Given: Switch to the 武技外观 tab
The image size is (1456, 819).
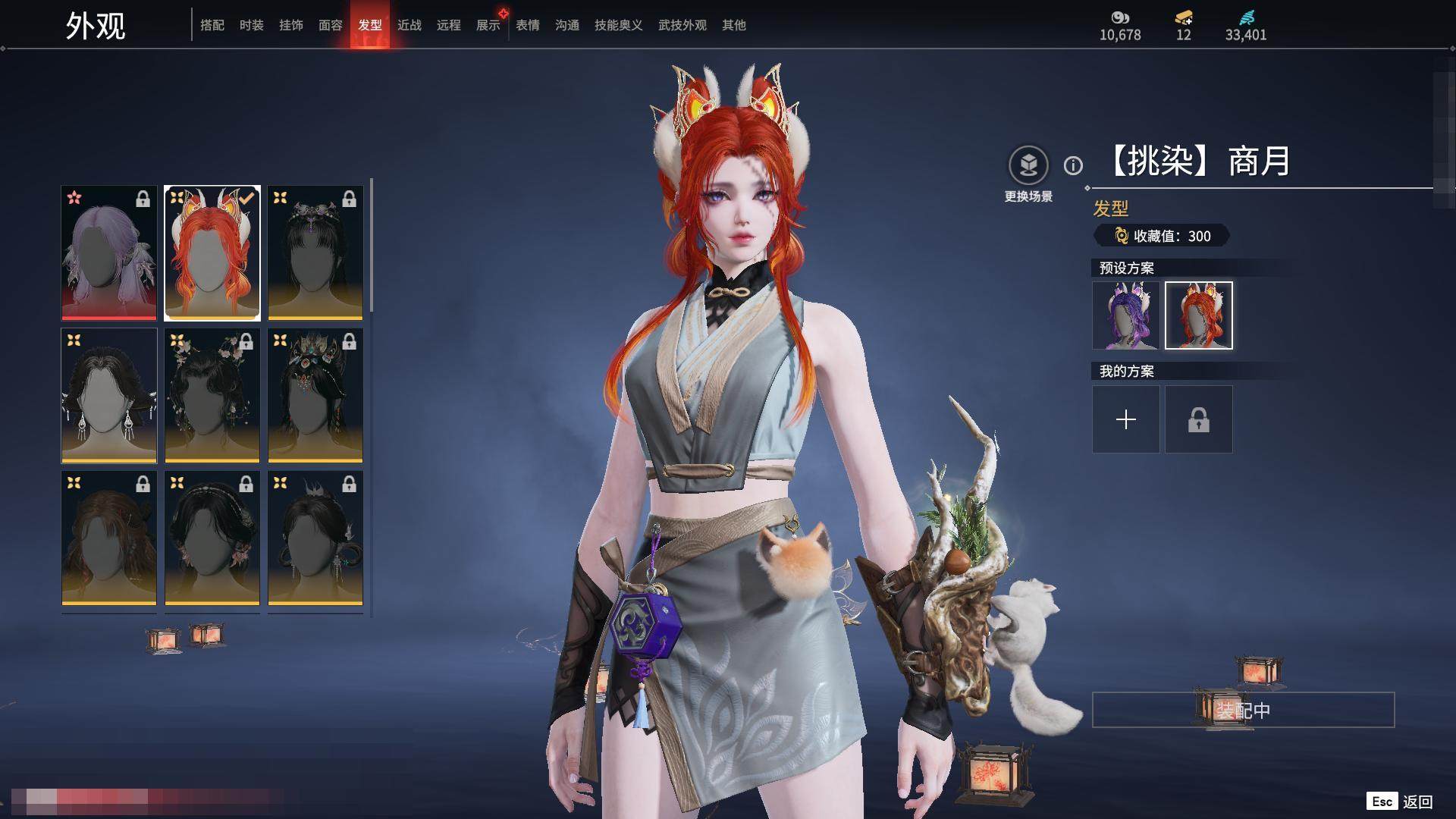Looking at the screenshot, I should coord(682,25).
